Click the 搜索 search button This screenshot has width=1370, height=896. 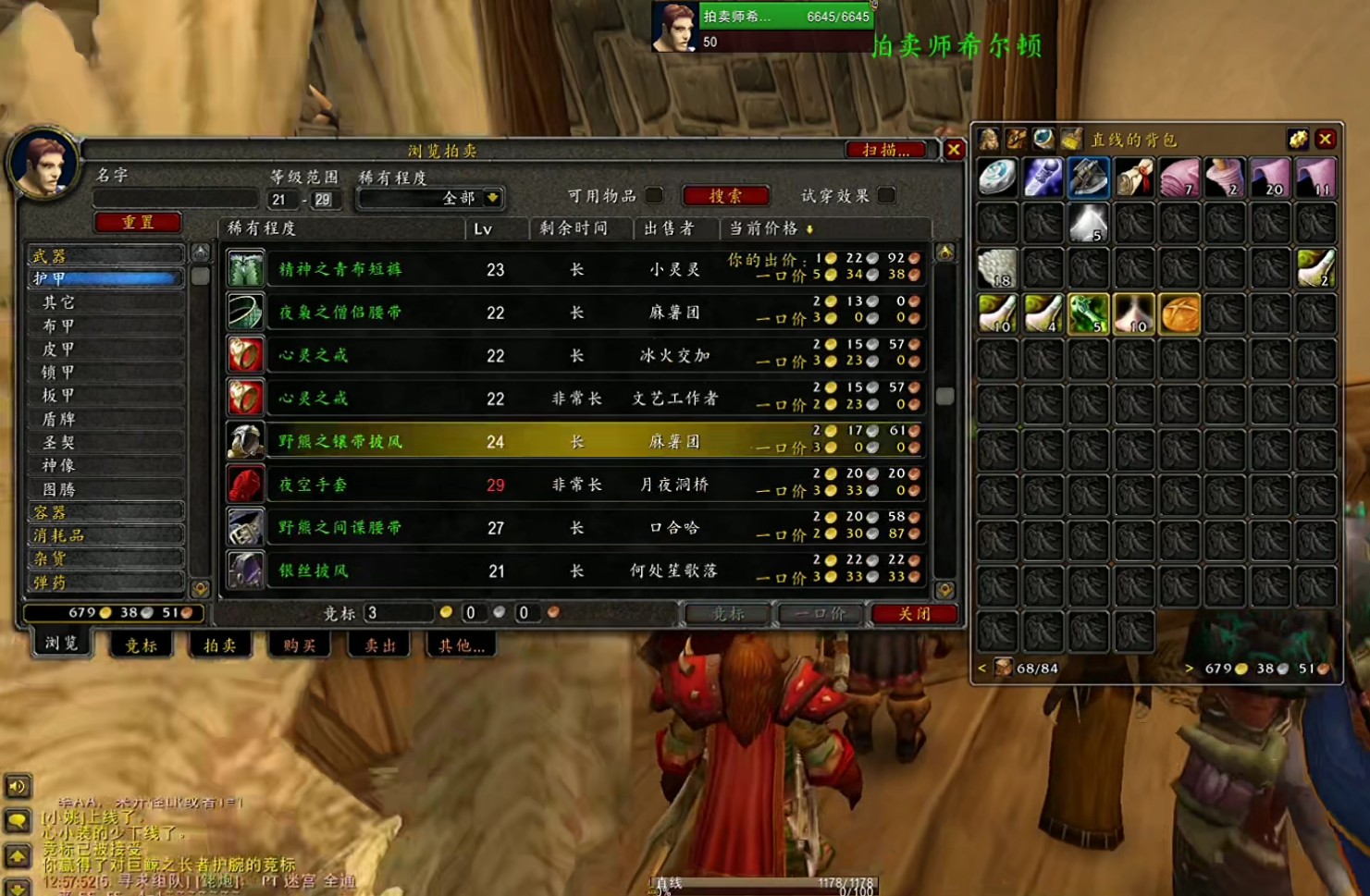point(725,195)
